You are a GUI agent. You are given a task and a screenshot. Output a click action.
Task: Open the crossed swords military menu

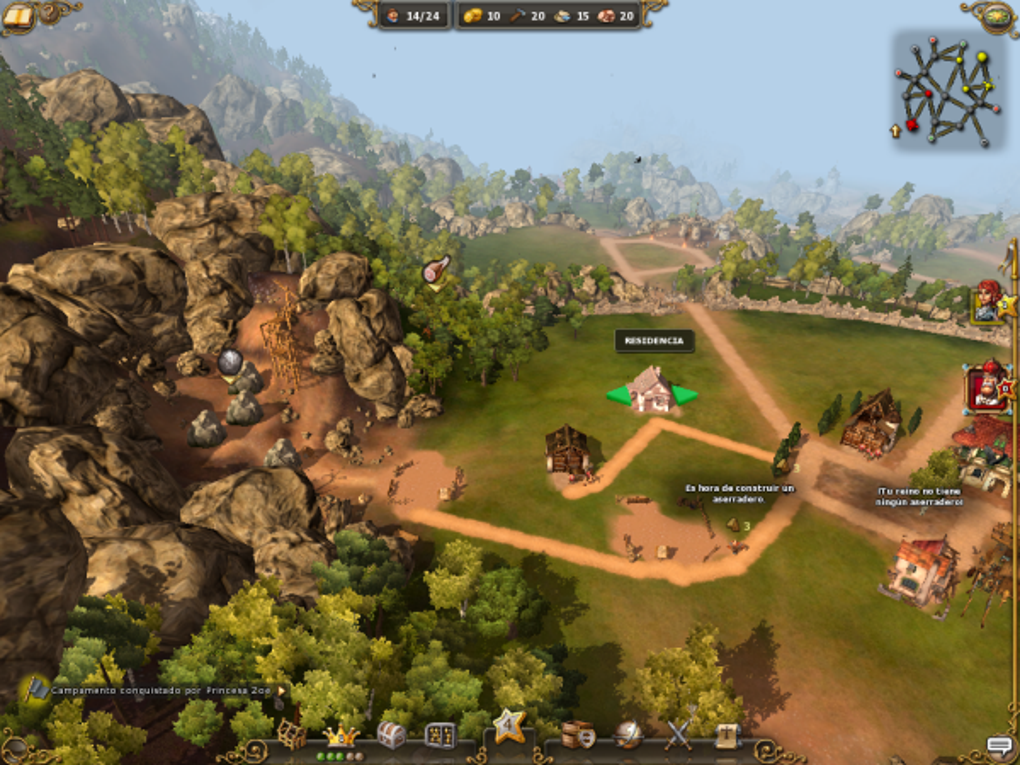[679, 735]
